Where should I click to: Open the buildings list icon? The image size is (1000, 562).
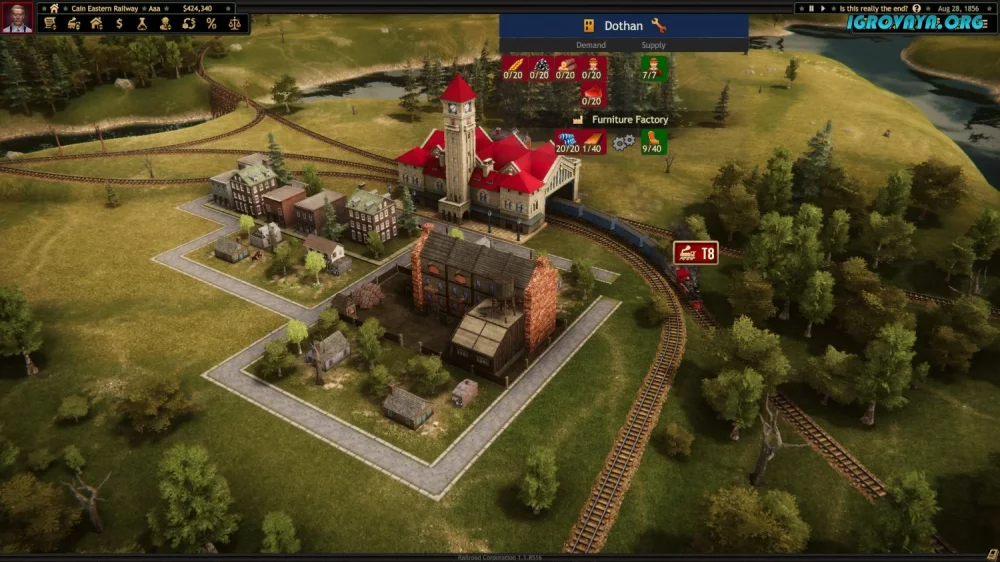97,23
